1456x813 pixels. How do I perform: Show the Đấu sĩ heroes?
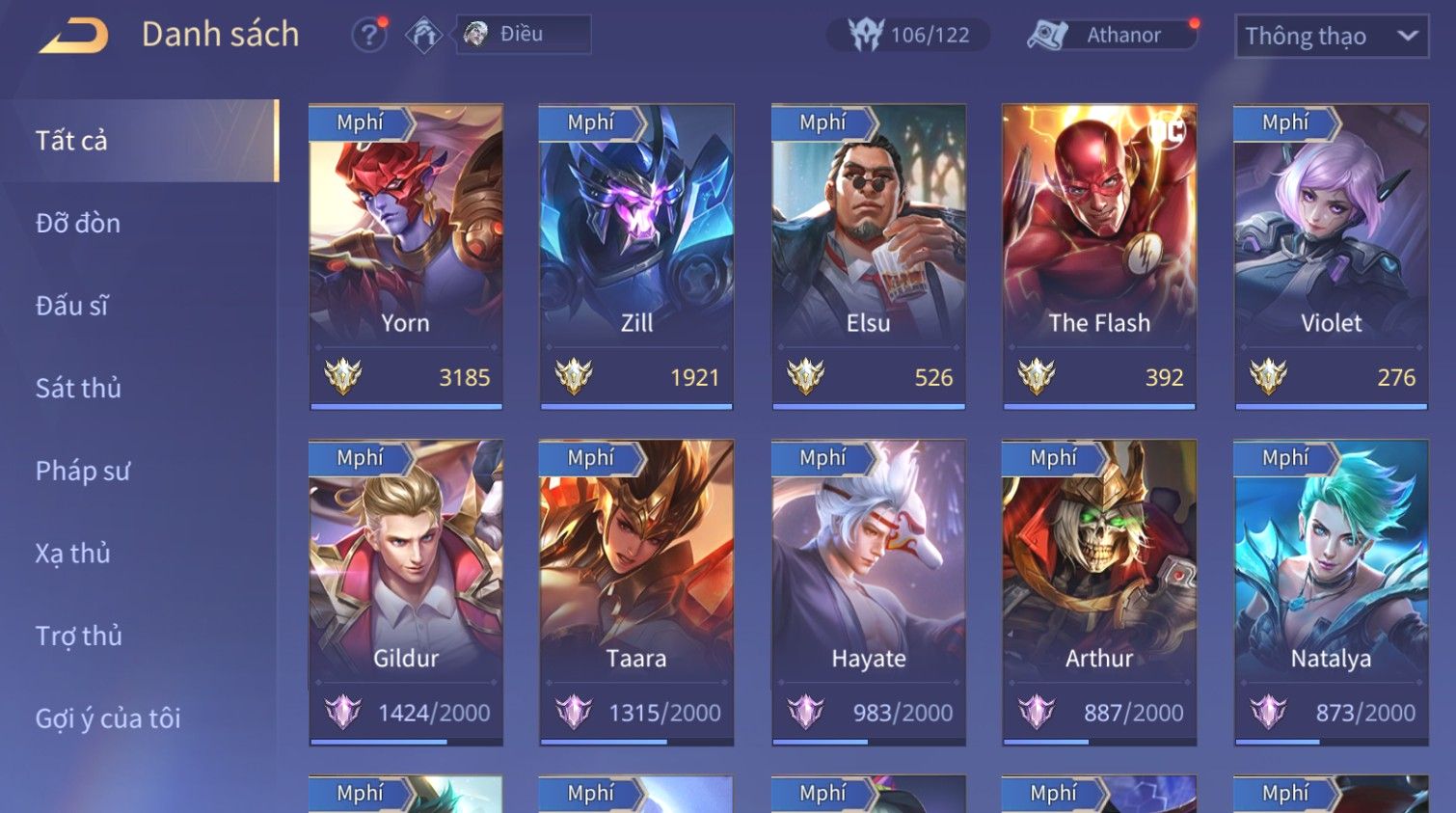(72, 307)
